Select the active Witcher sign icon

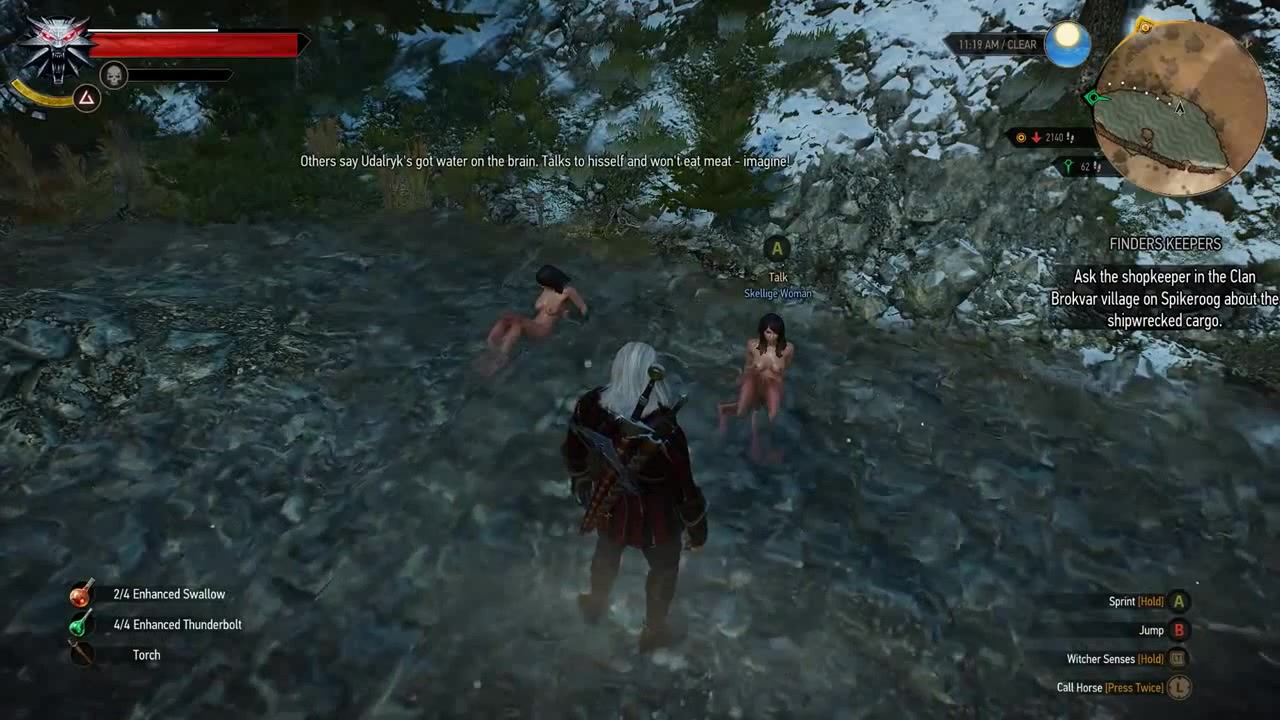87,98
